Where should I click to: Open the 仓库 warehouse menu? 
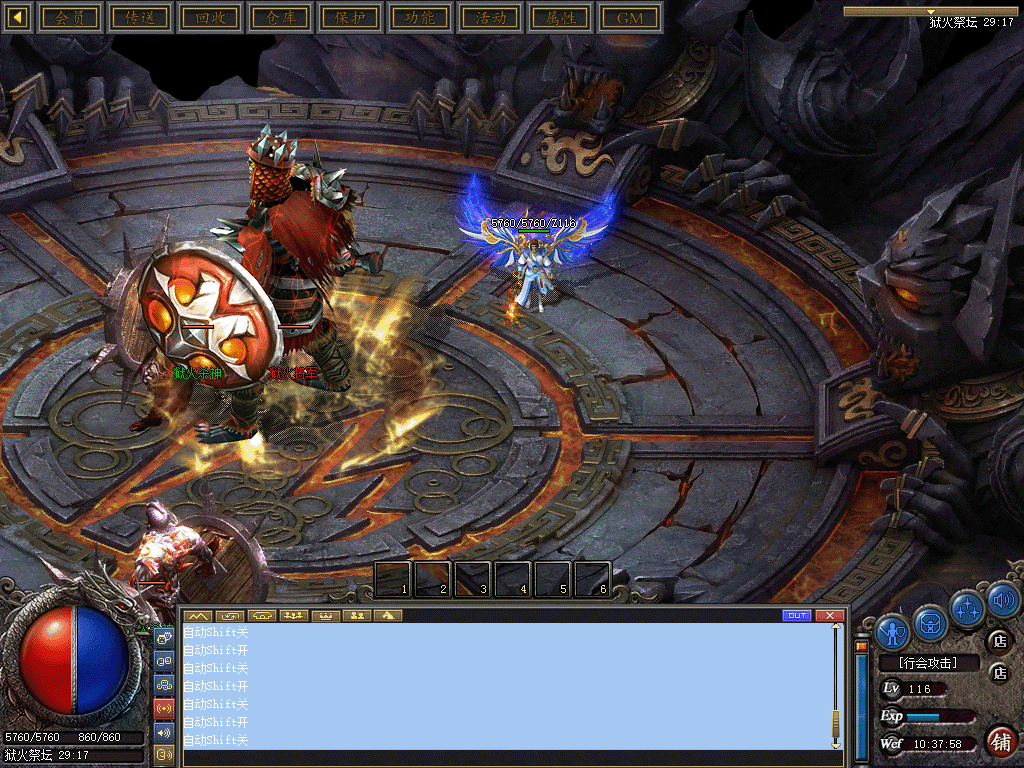pos(280,18)
